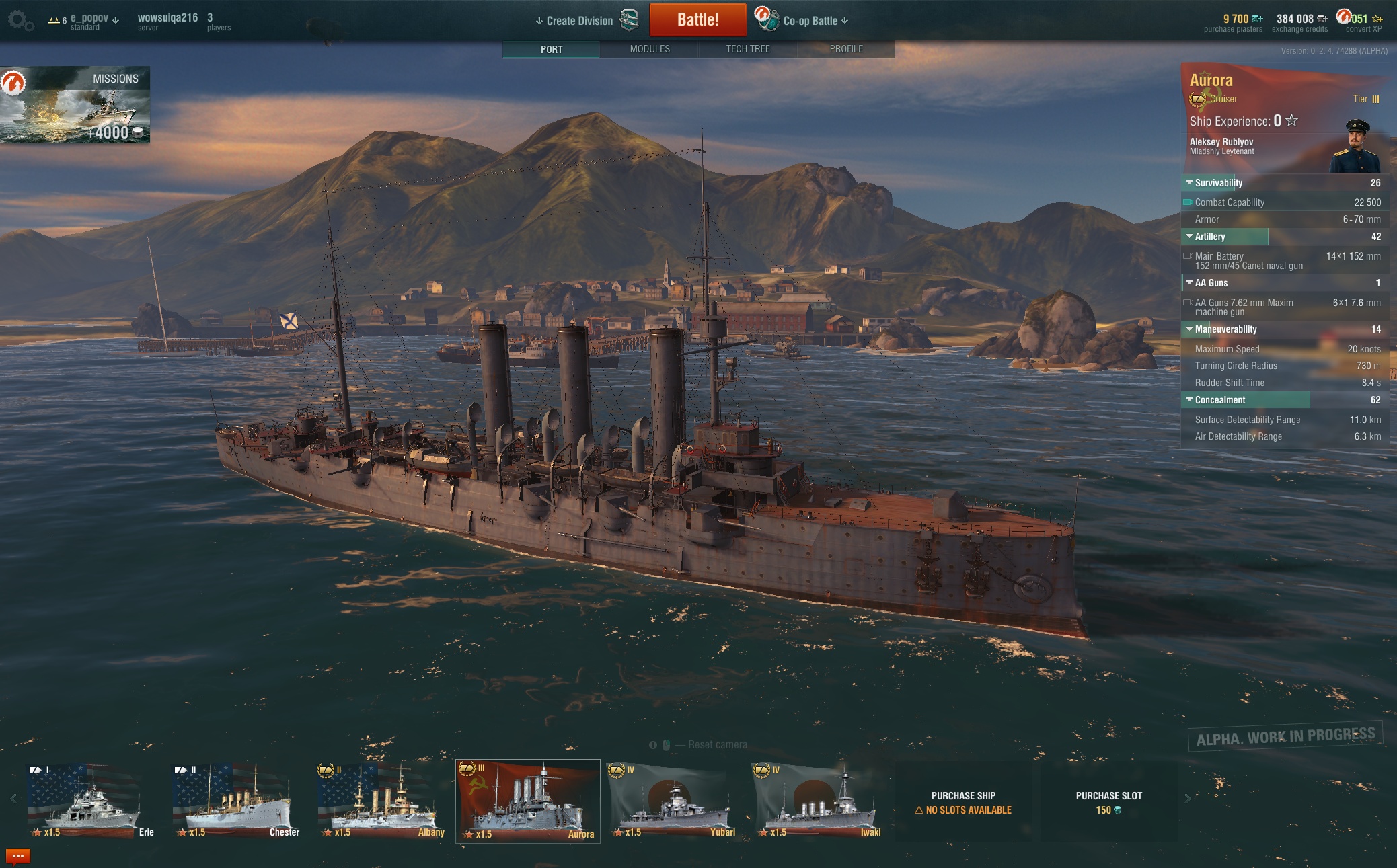The height and width of the screenshot is (868, 1397).
Task: Open the settings gear icon
Action: point(19,20)
